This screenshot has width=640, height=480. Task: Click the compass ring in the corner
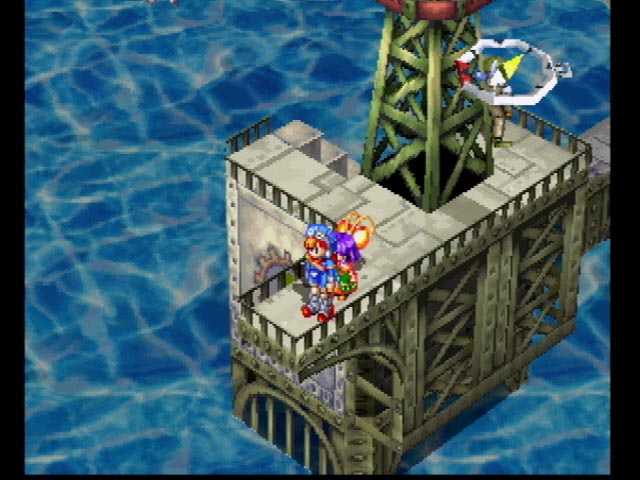(x=511, y=68)
